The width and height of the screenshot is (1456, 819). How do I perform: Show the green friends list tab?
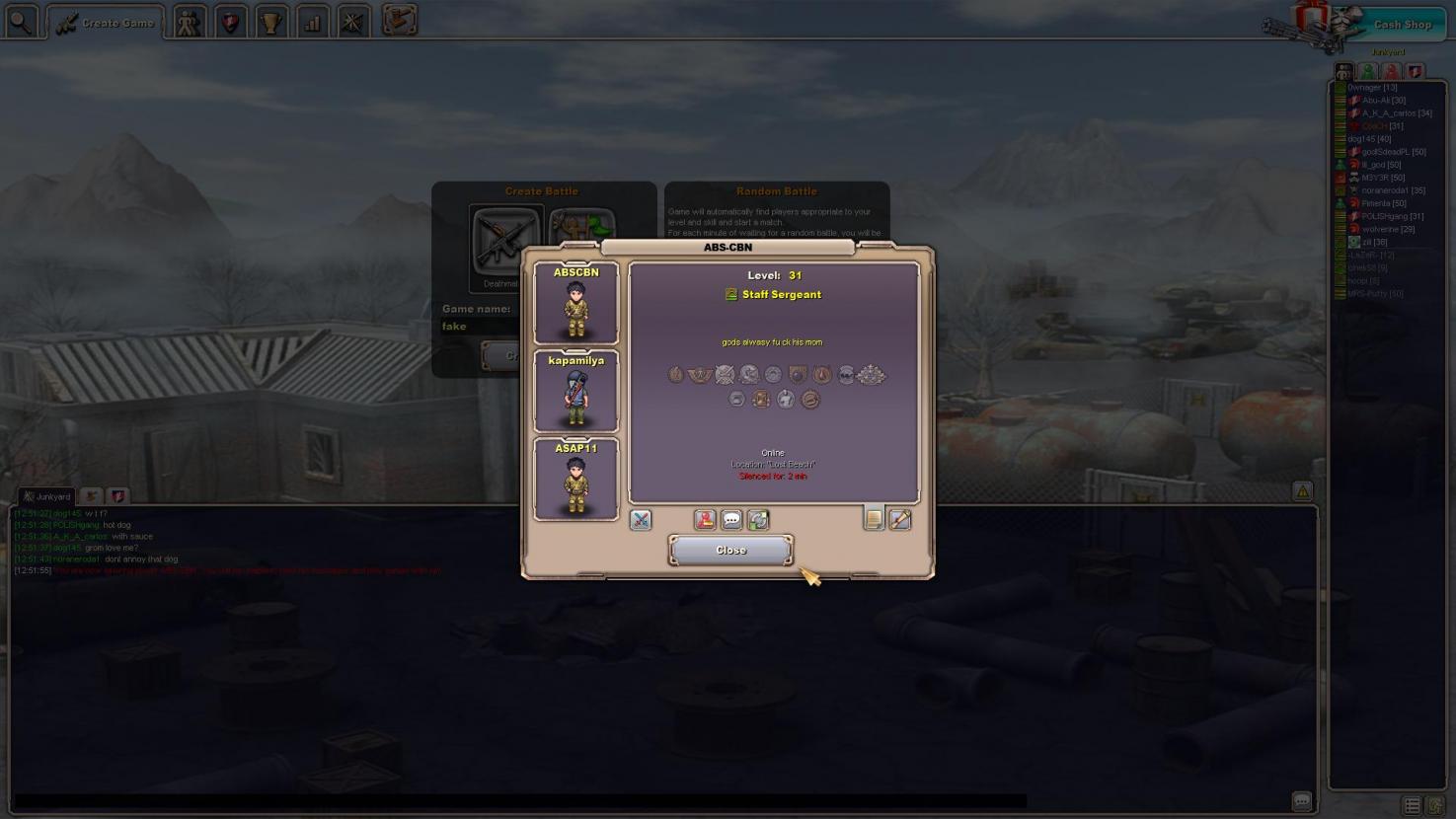[1368, 72]
